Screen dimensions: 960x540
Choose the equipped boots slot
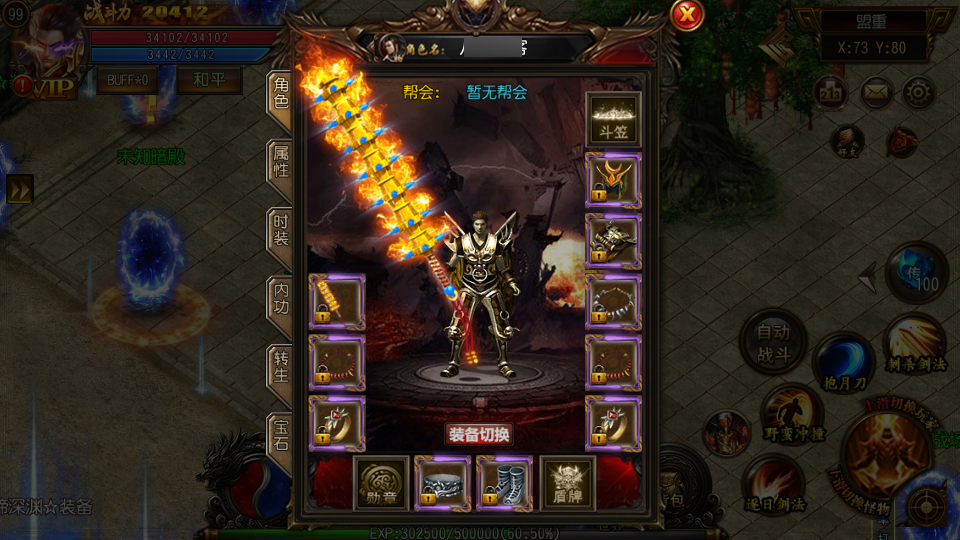coord(505,483)
